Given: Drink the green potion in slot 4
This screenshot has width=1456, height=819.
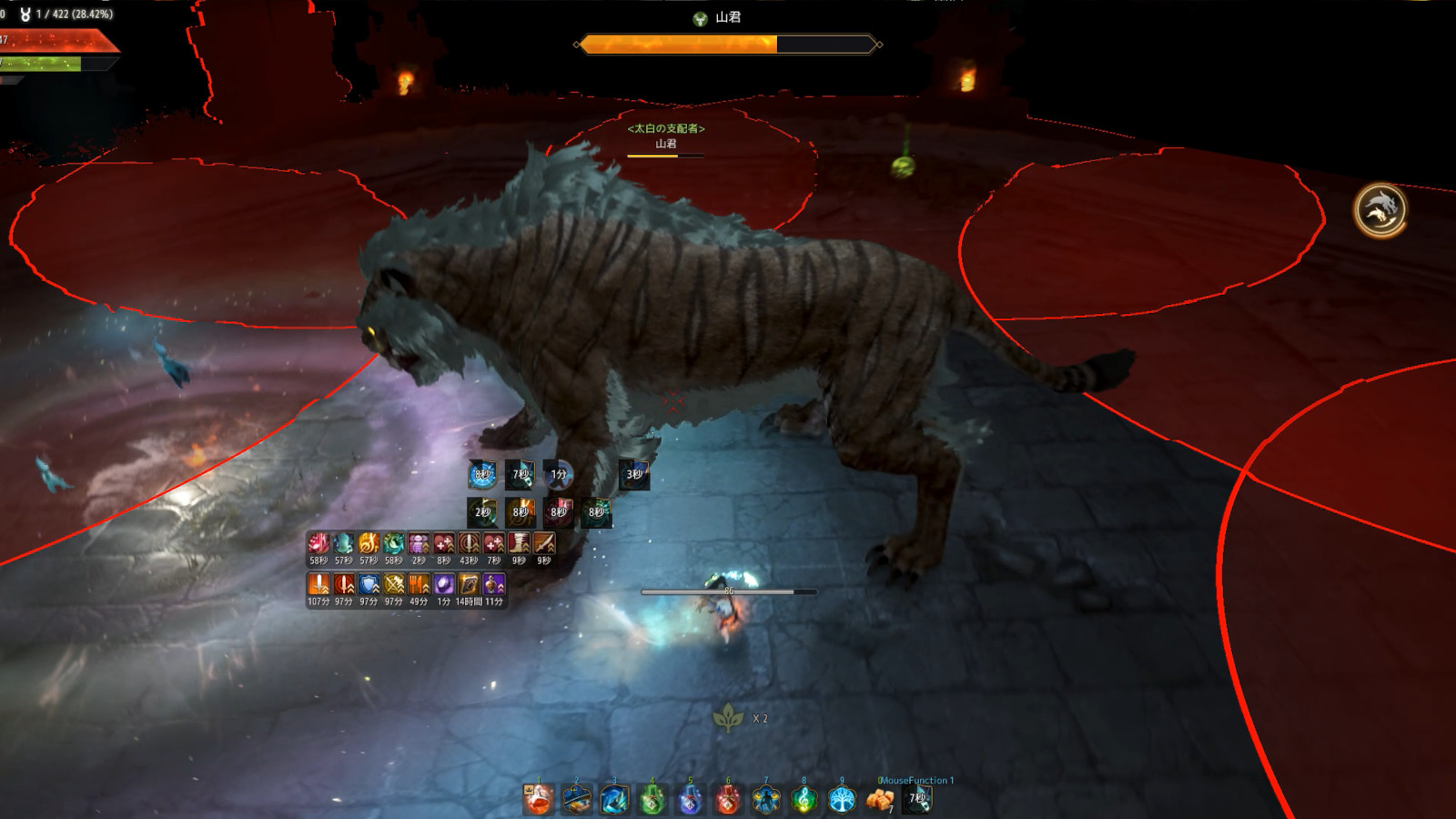Looking at the screenshot, I should tap(652, 800).
